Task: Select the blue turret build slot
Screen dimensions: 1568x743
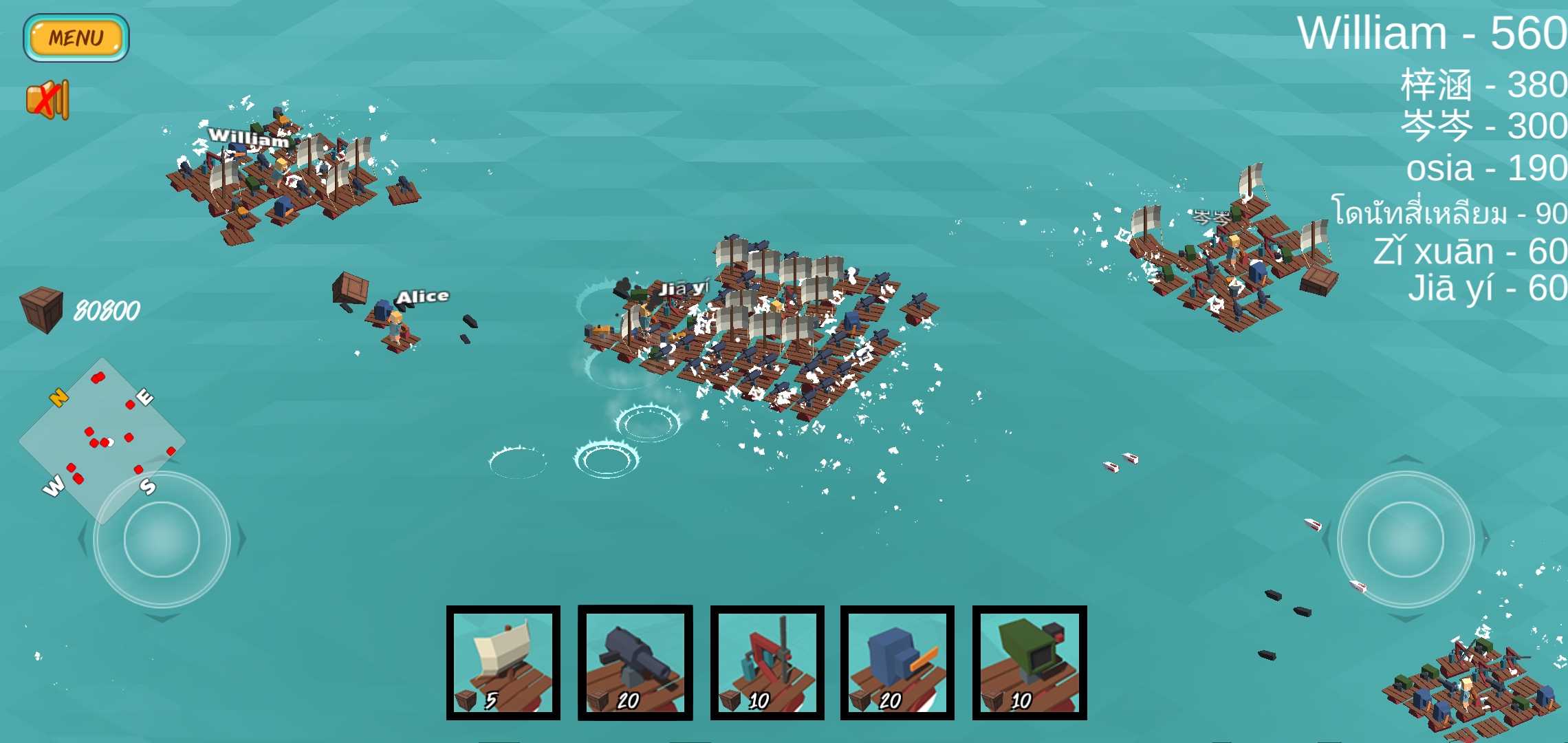Action: (x=897, y=663)
